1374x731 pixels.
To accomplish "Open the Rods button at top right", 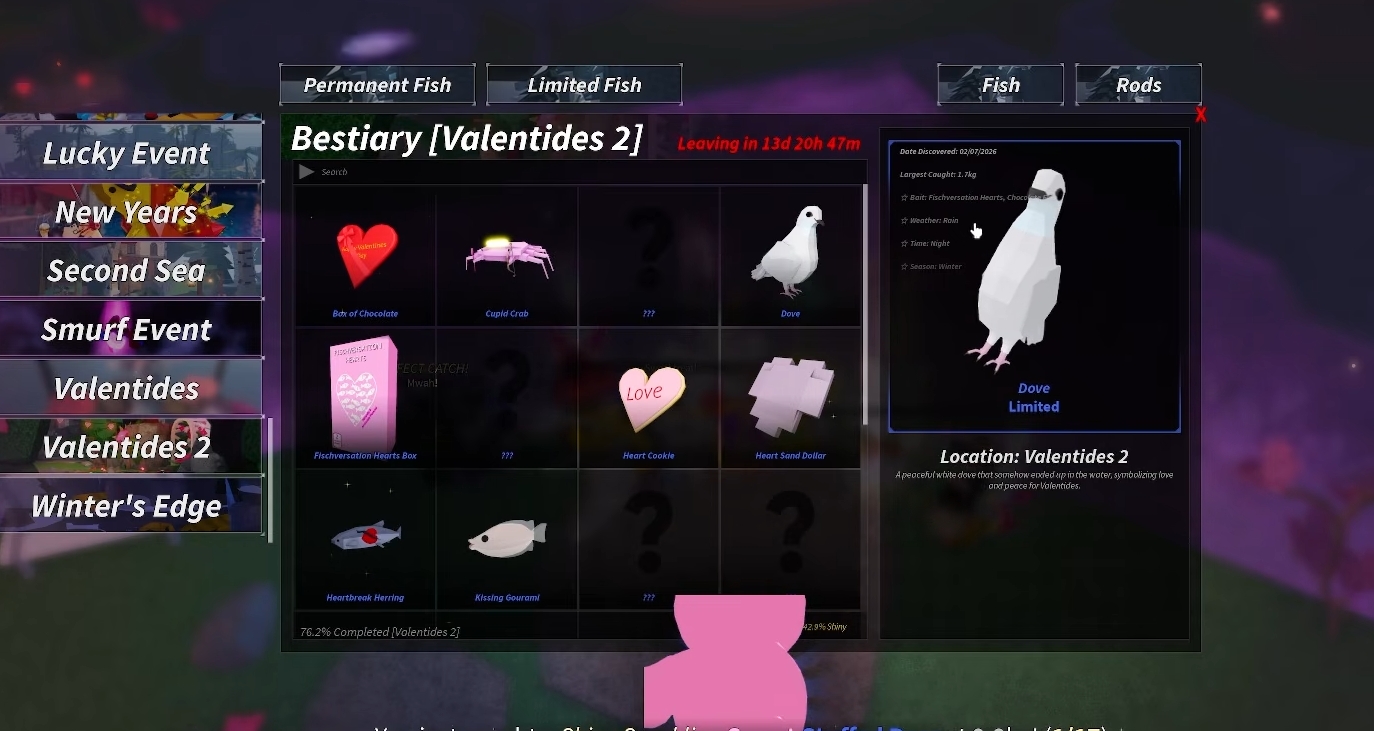I will [x=1138, y=84].
